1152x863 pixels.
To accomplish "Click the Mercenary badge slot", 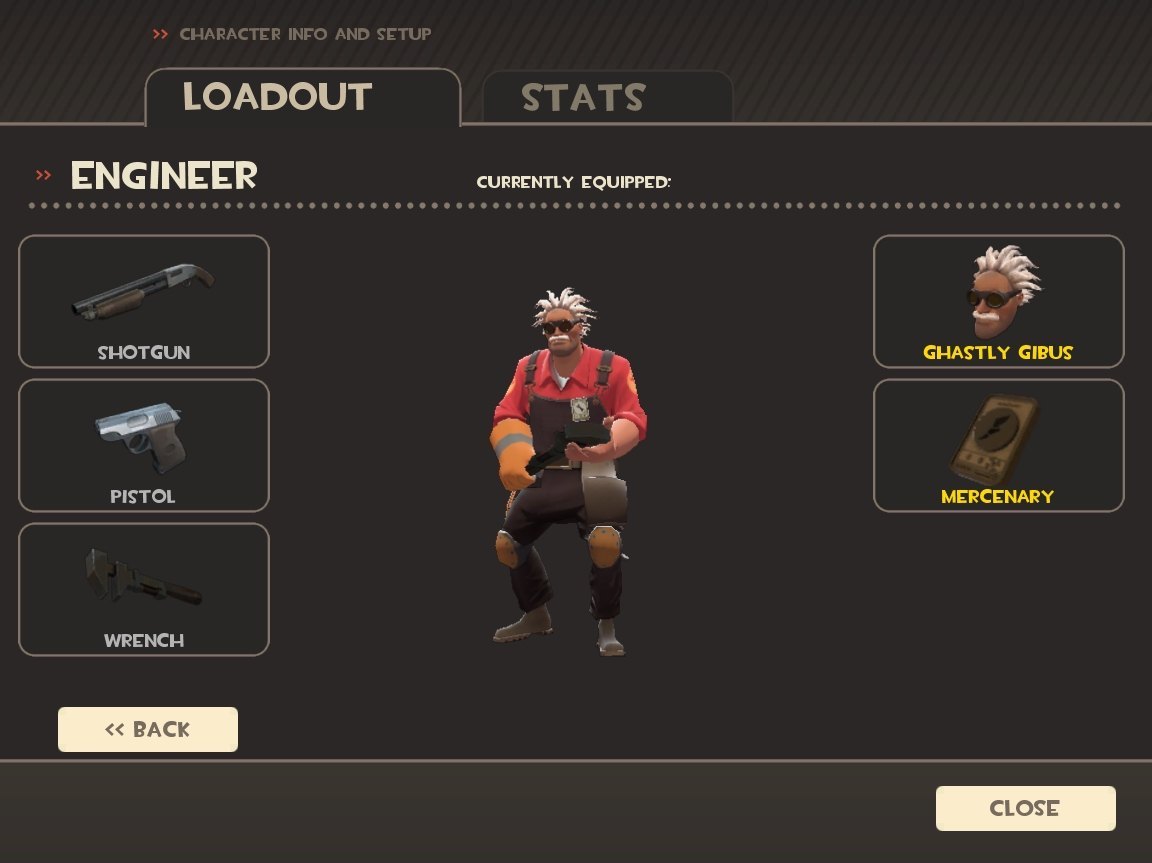I will [x=998, y=445].
